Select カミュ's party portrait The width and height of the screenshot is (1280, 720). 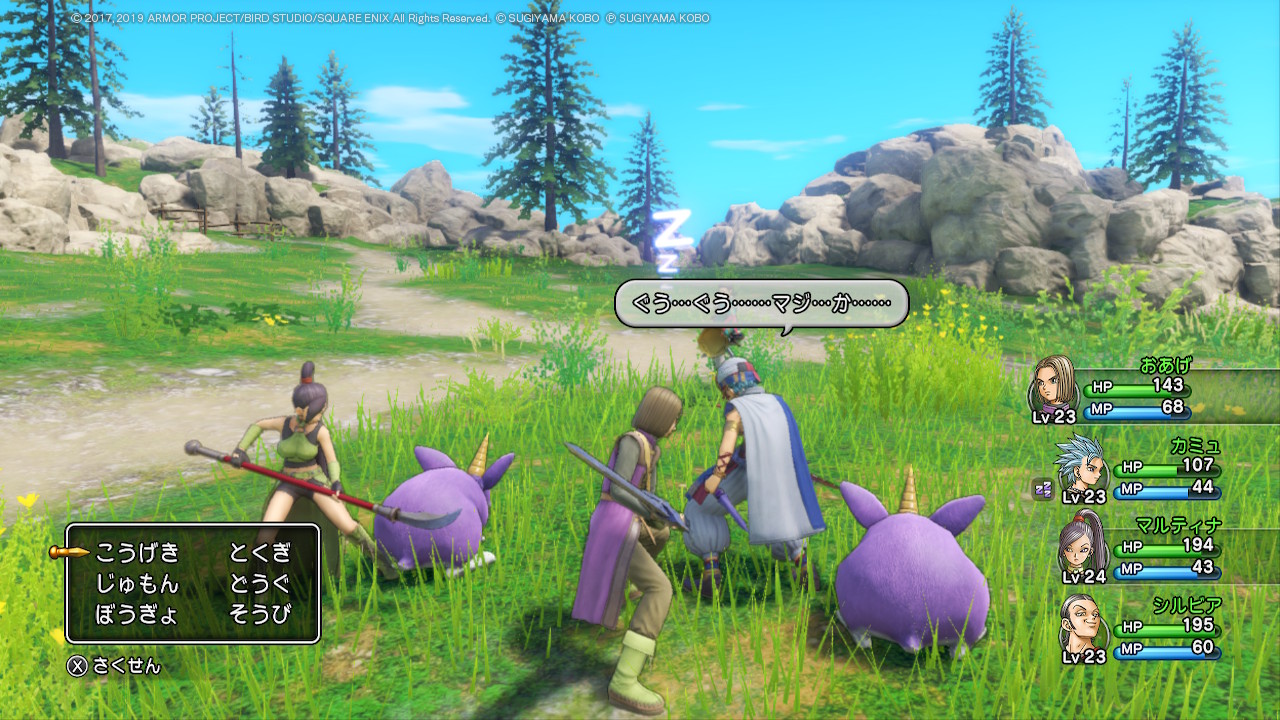click(1080, 466)
